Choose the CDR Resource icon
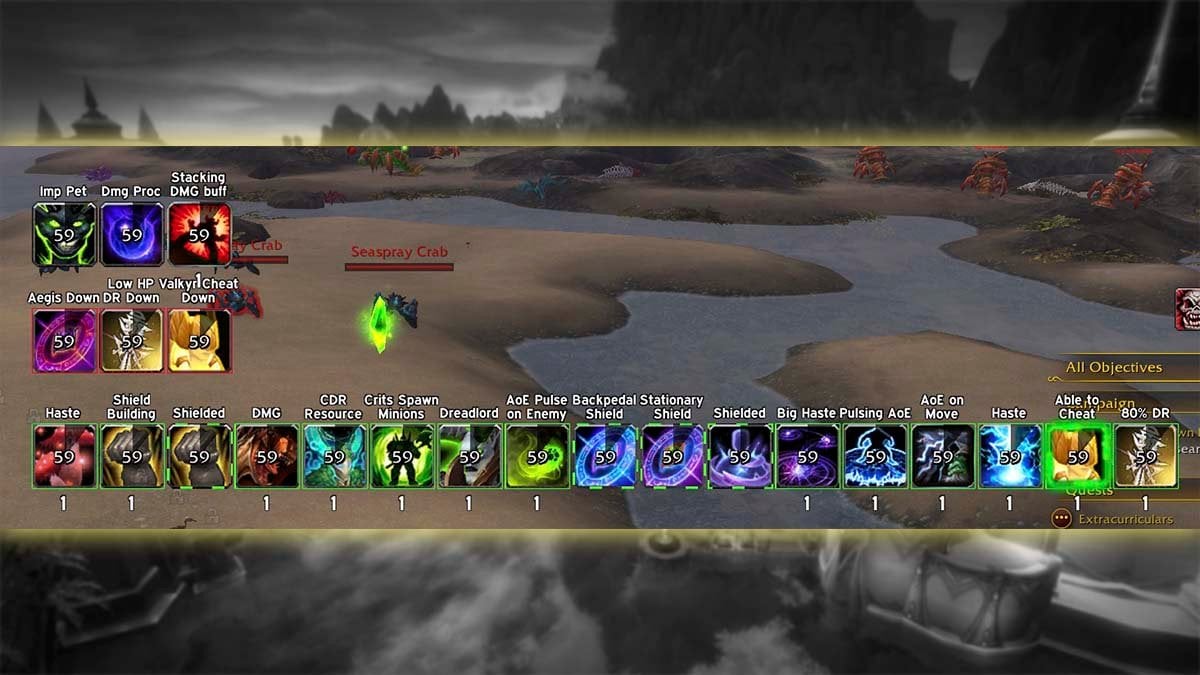The image size is (1200, 675). [334, 456]
